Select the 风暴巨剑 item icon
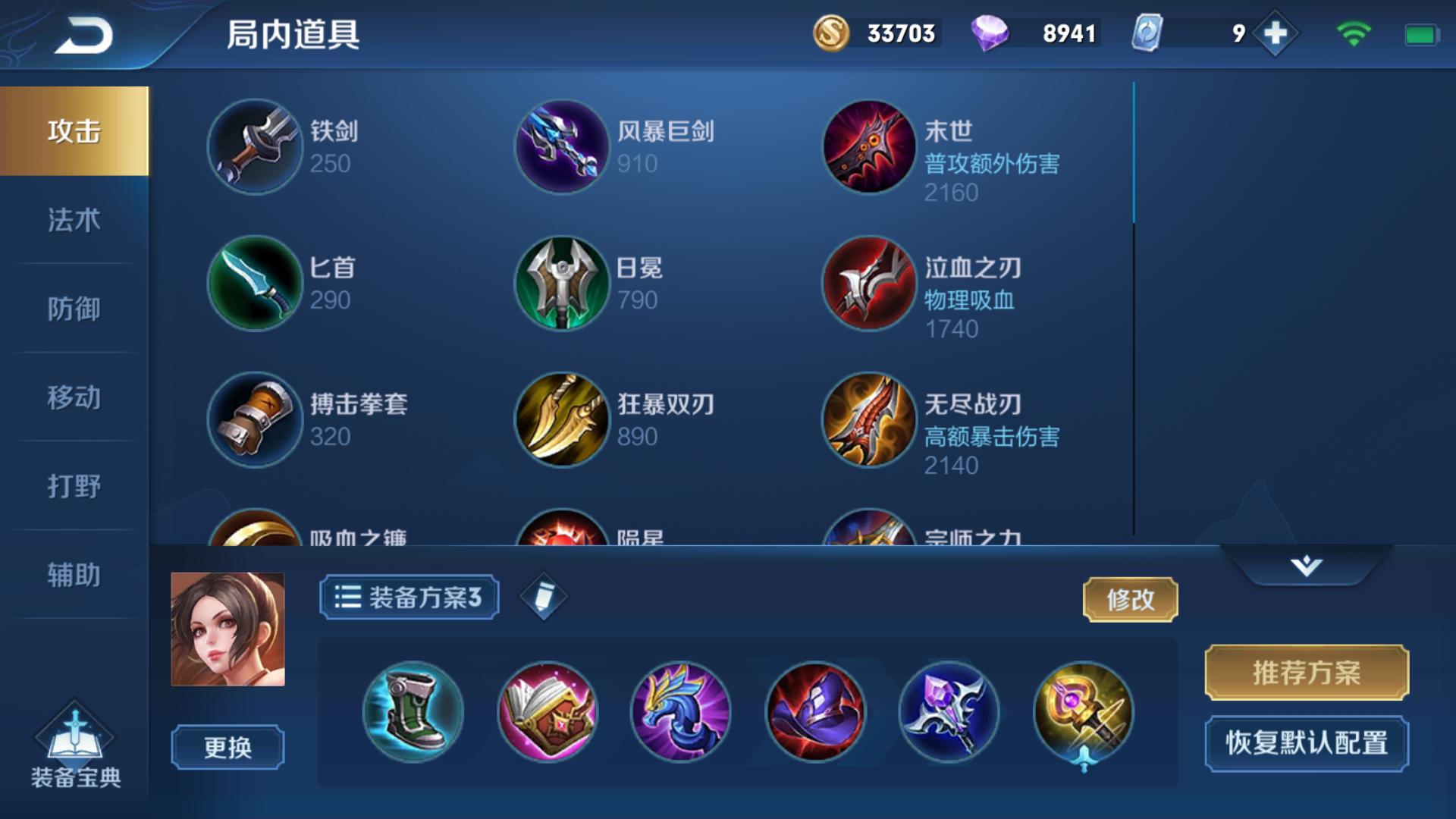Screen dimensions: 1456x819 click(562, 146)
